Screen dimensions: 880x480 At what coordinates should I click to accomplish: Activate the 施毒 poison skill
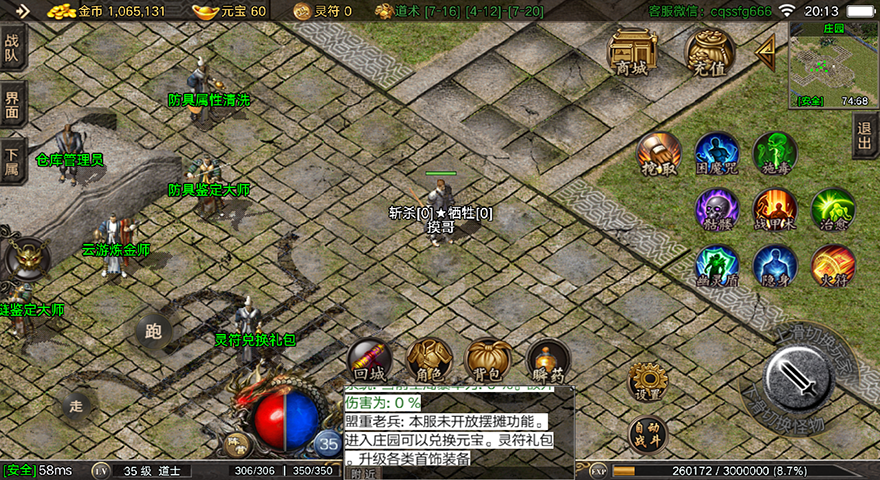point(775,154)
